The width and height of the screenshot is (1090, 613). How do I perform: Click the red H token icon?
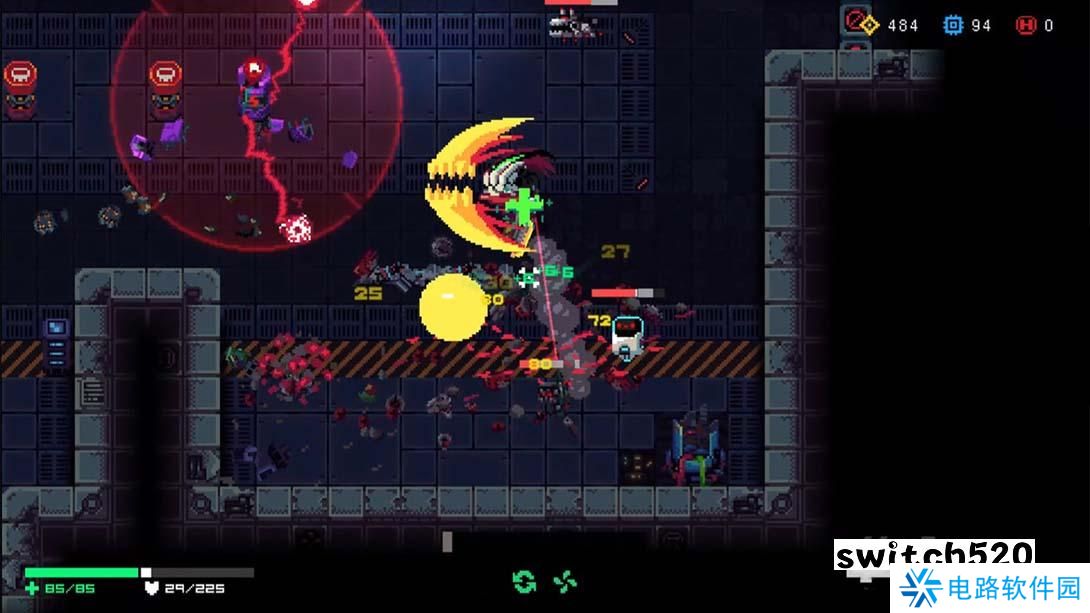pyautogui.click(x=1026, y=25)
